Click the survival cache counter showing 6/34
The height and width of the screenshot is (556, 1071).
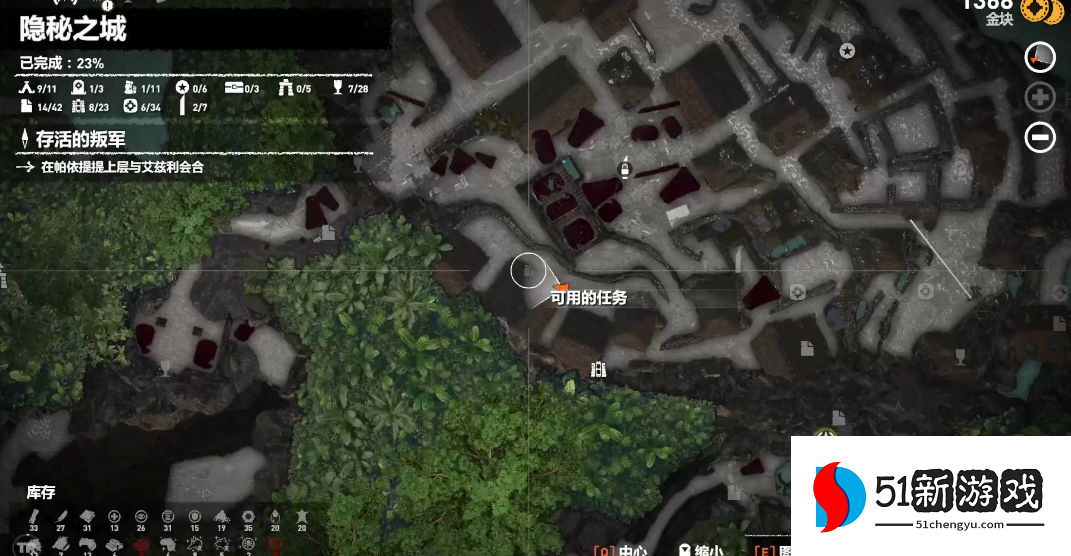click(x=143, y=107)
